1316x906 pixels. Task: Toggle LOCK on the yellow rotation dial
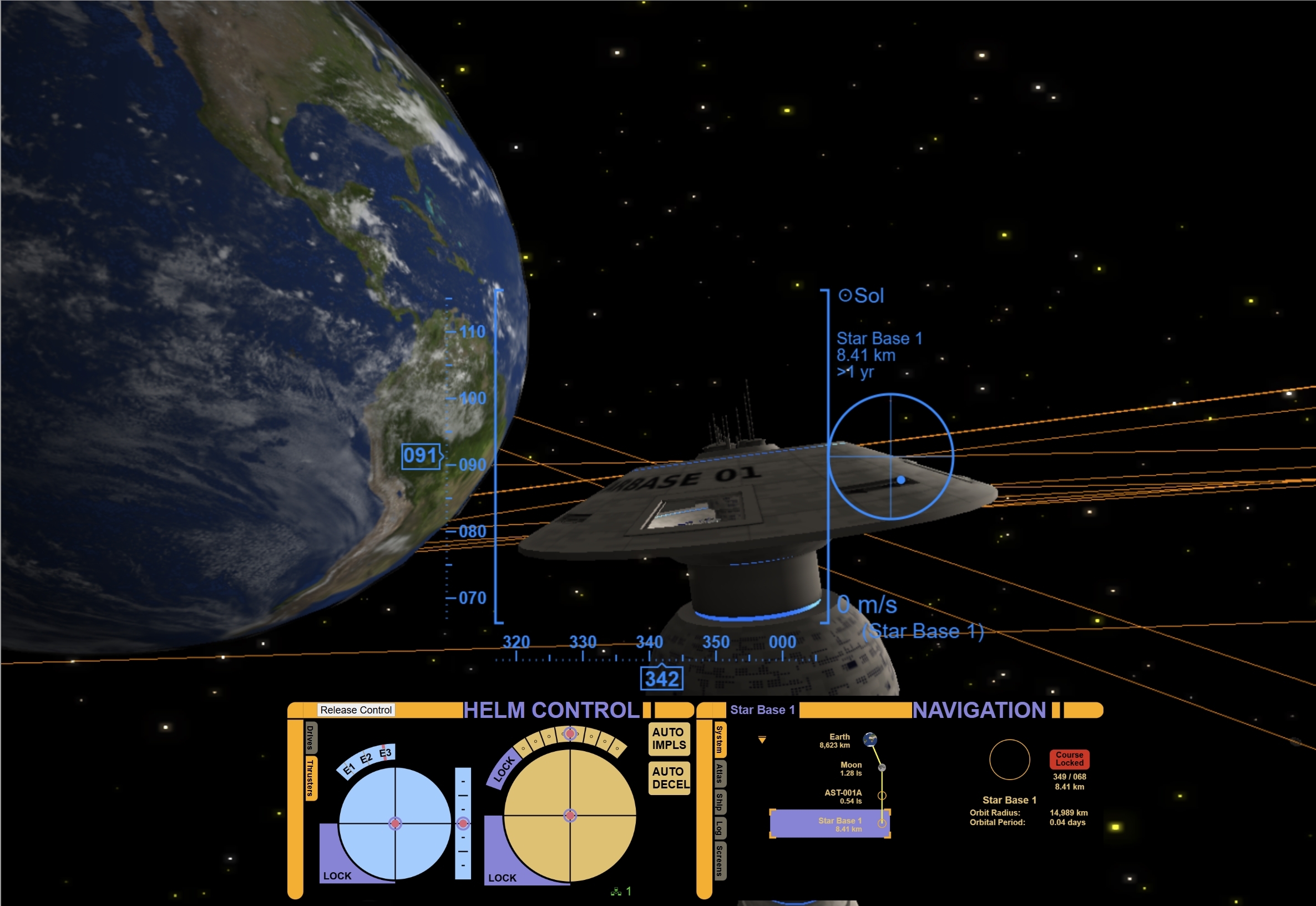tap(502, 878)
